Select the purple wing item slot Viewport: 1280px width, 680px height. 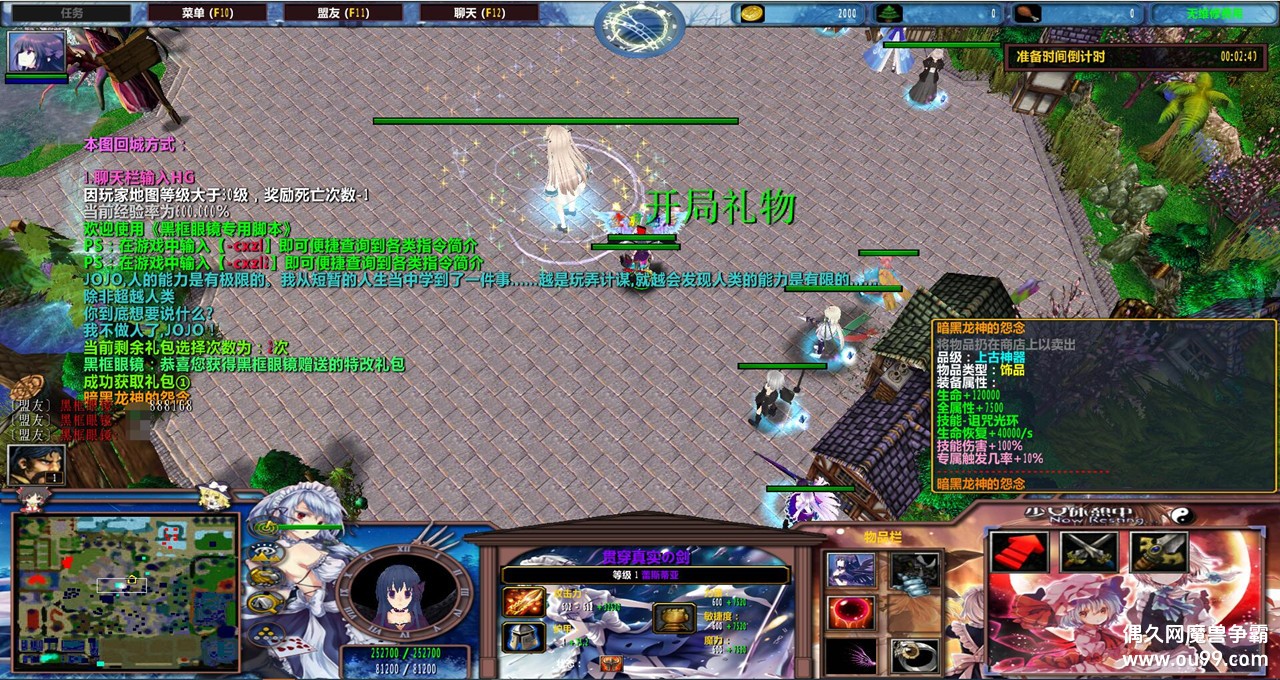click(x=851, y=656)
